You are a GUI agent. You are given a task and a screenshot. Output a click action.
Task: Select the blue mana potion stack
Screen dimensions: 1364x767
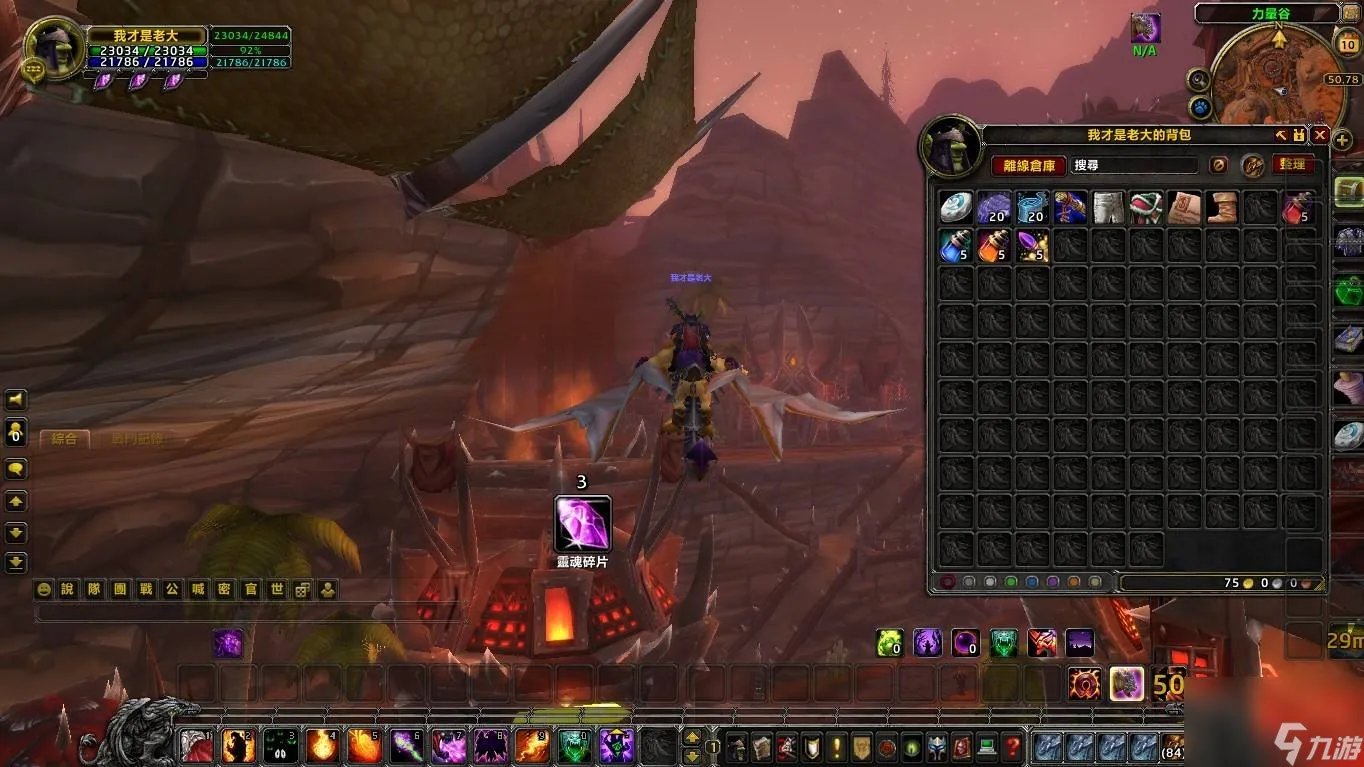click(x=956, y=245)
